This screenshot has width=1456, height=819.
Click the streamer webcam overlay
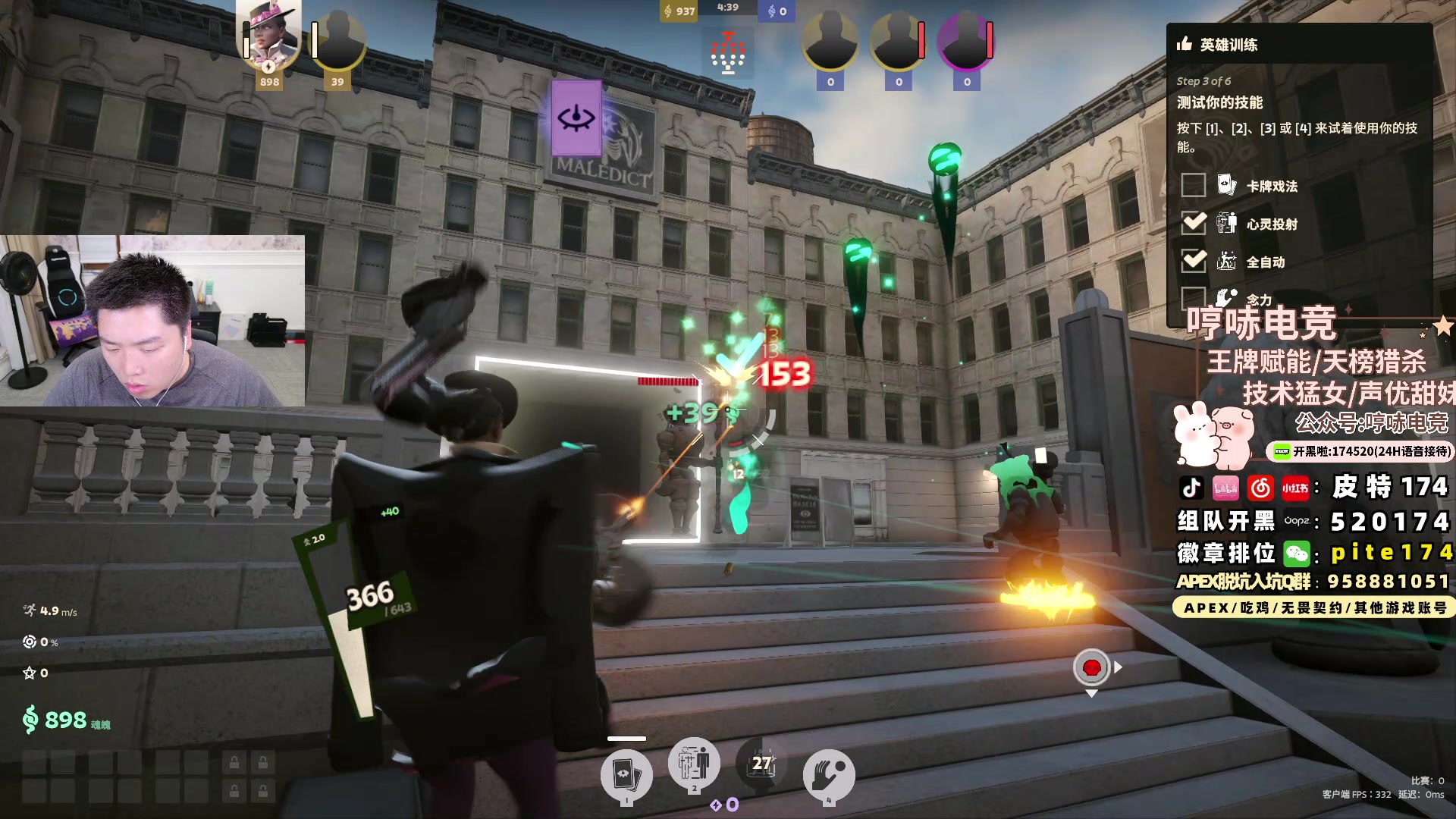[152, 321]
